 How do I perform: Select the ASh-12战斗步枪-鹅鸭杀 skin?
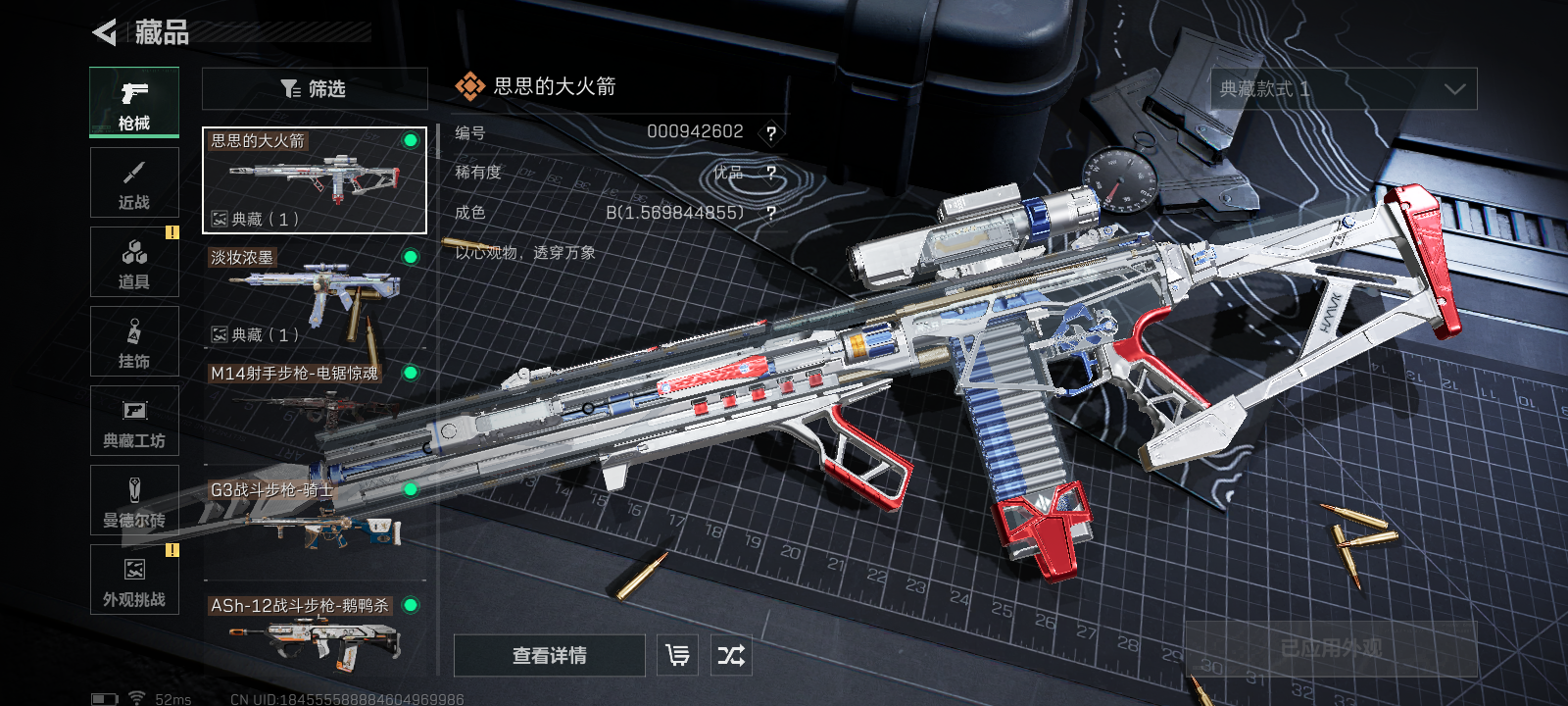tap(315, 635)
